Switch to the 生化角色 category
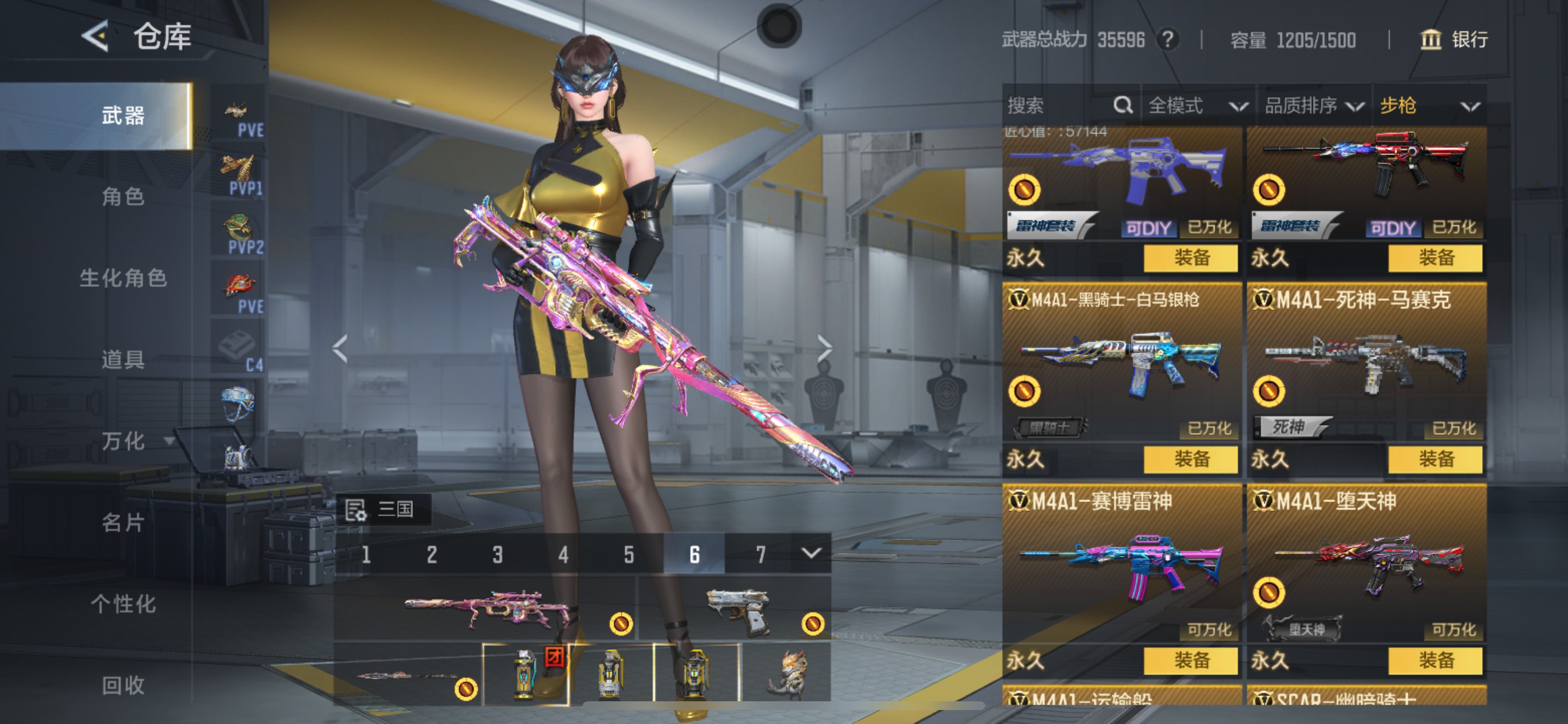 (123, 278)
